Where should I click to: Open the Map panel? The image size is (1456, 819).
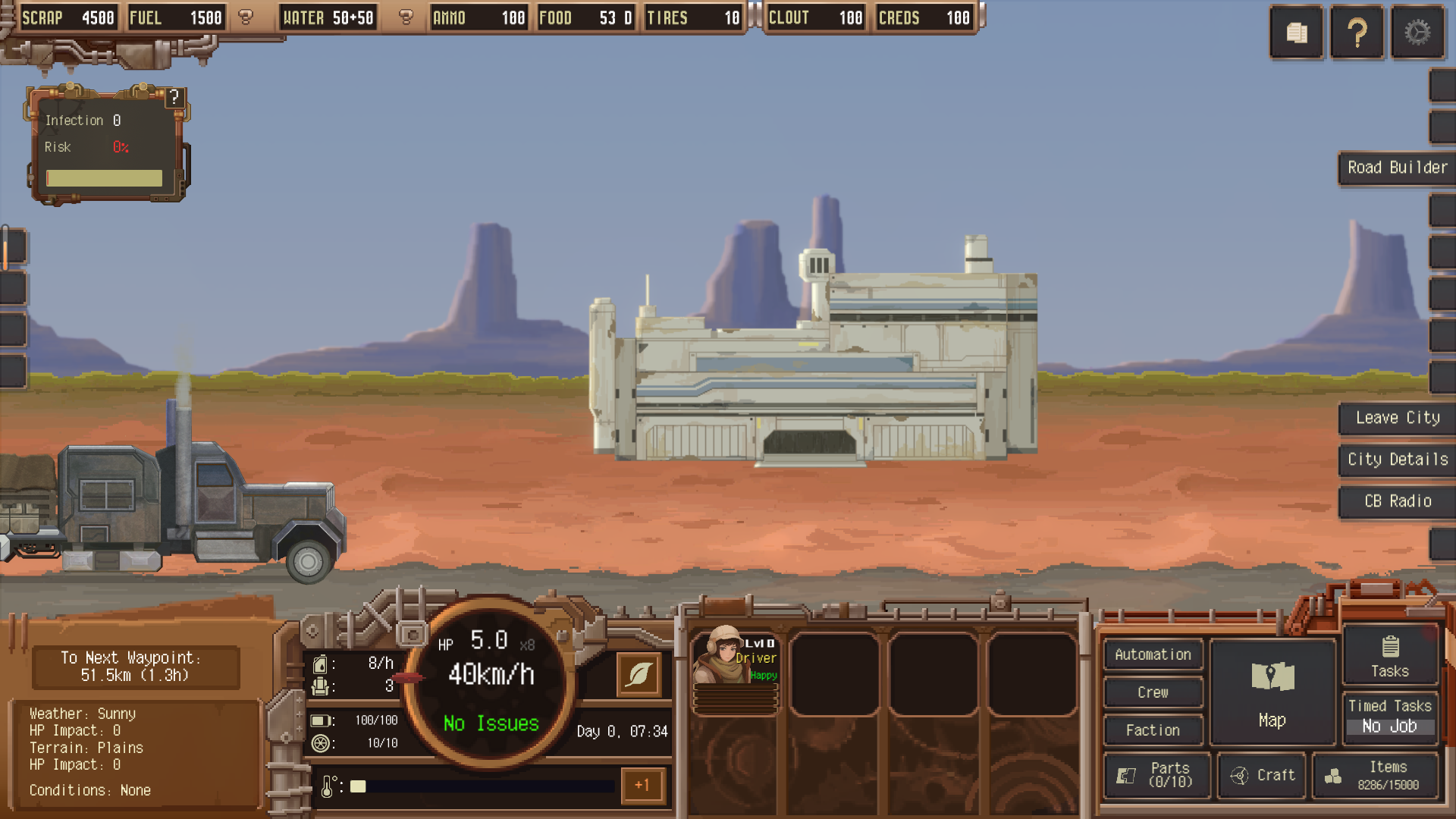[1272, 692]
